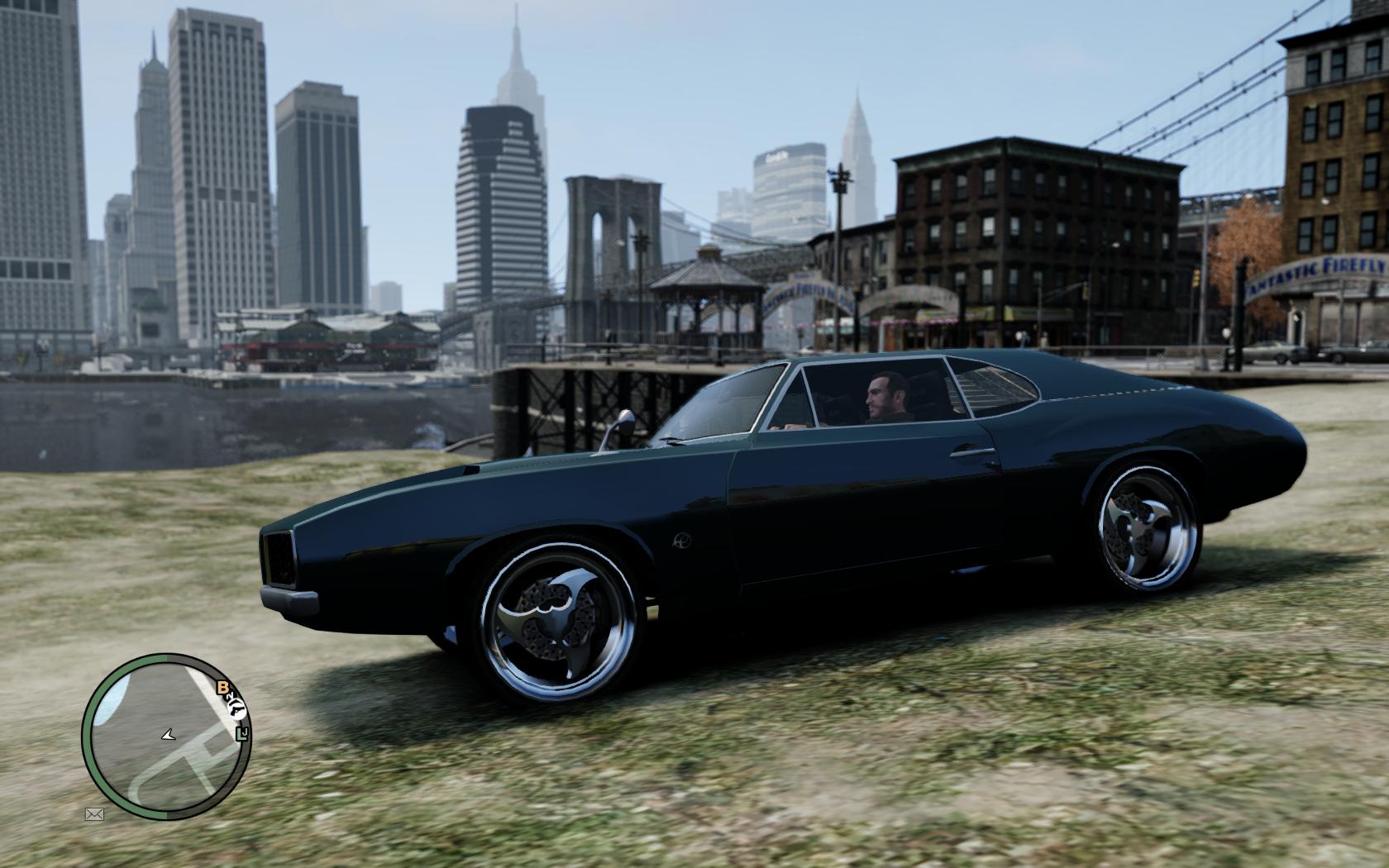Select the orange B blip on the radar
The image size is (1389, 868).
tap(222, 688)
